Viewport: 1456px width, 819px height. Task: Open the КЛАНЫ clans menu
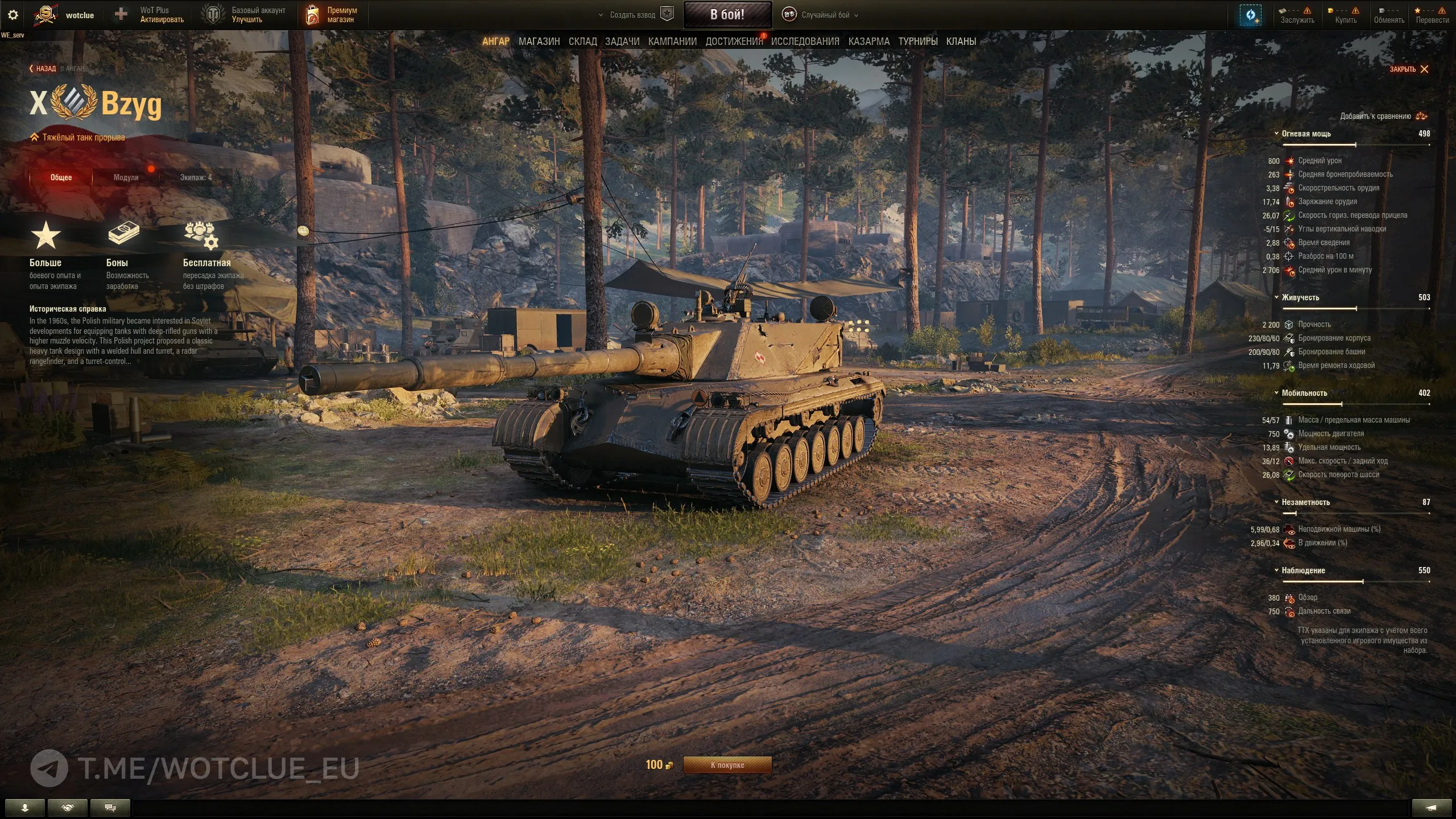click(961, 42)
